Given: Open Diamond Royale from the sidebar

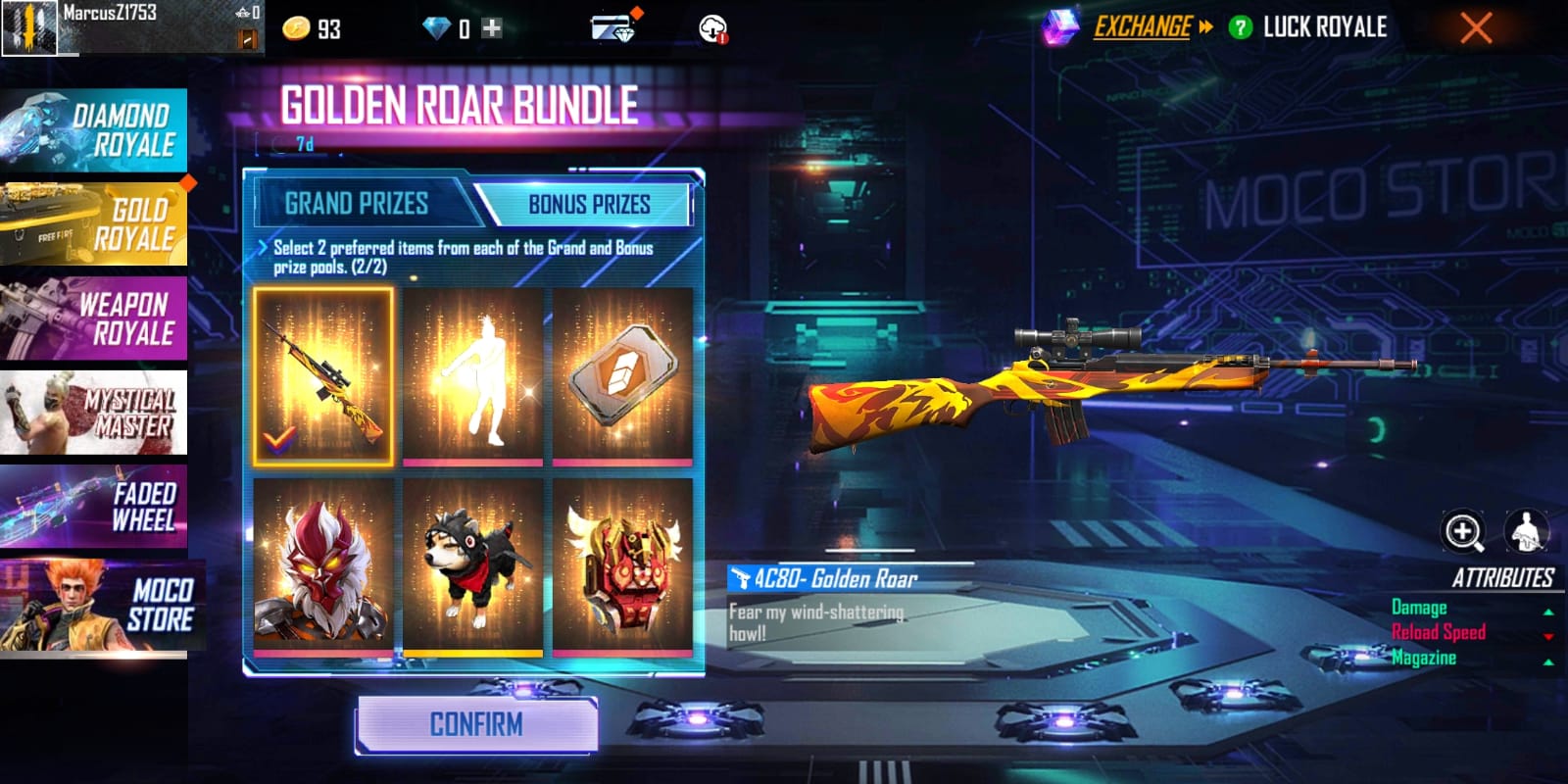Looking at the screenshot, I should point(94,130).
